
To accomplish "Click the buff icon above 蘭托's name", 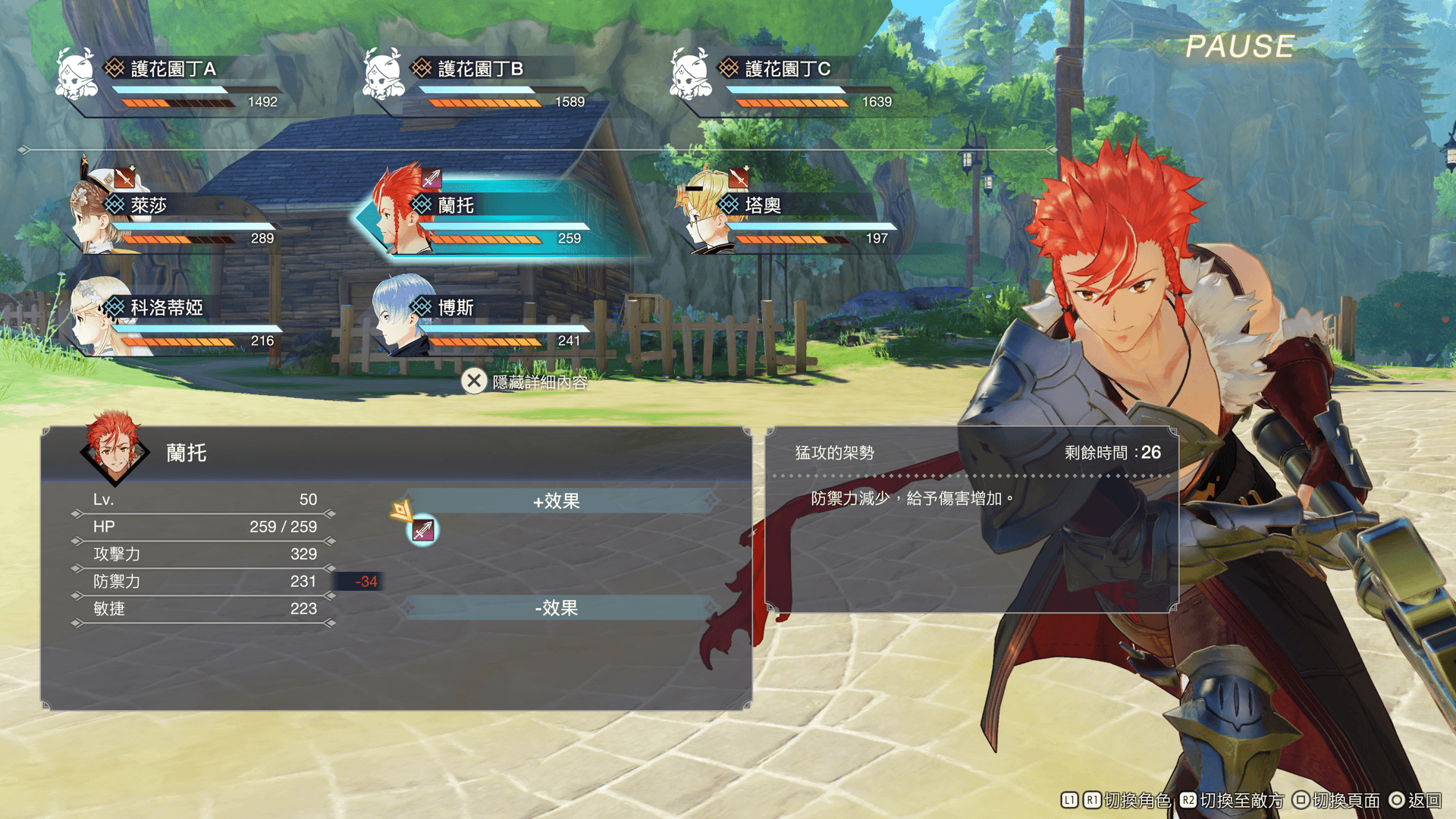I will 431,178.
